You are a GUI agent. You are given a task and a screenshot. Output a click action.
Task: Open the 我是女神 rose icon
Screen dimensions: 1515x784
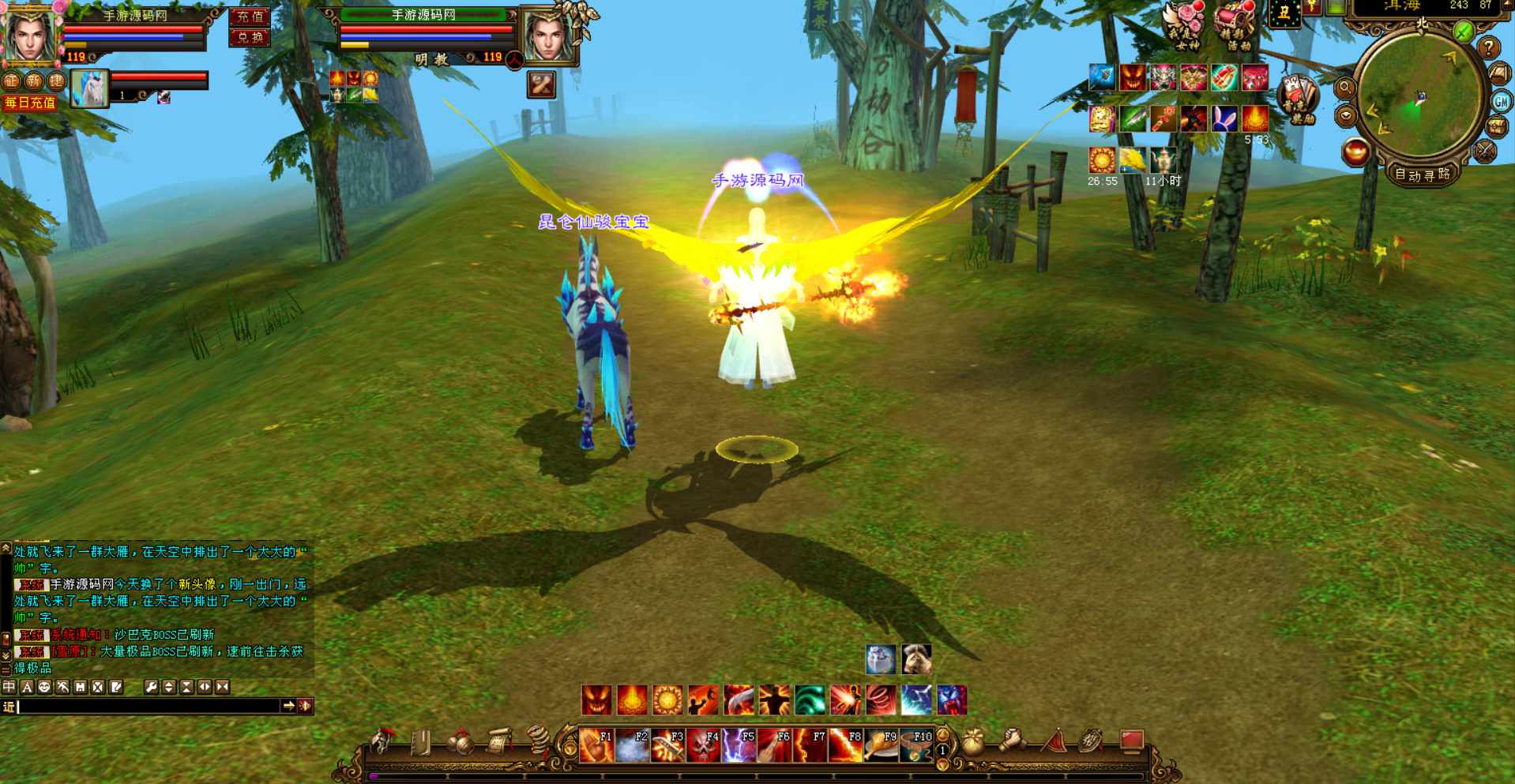pyautogui.click(x=1186, y=26)
